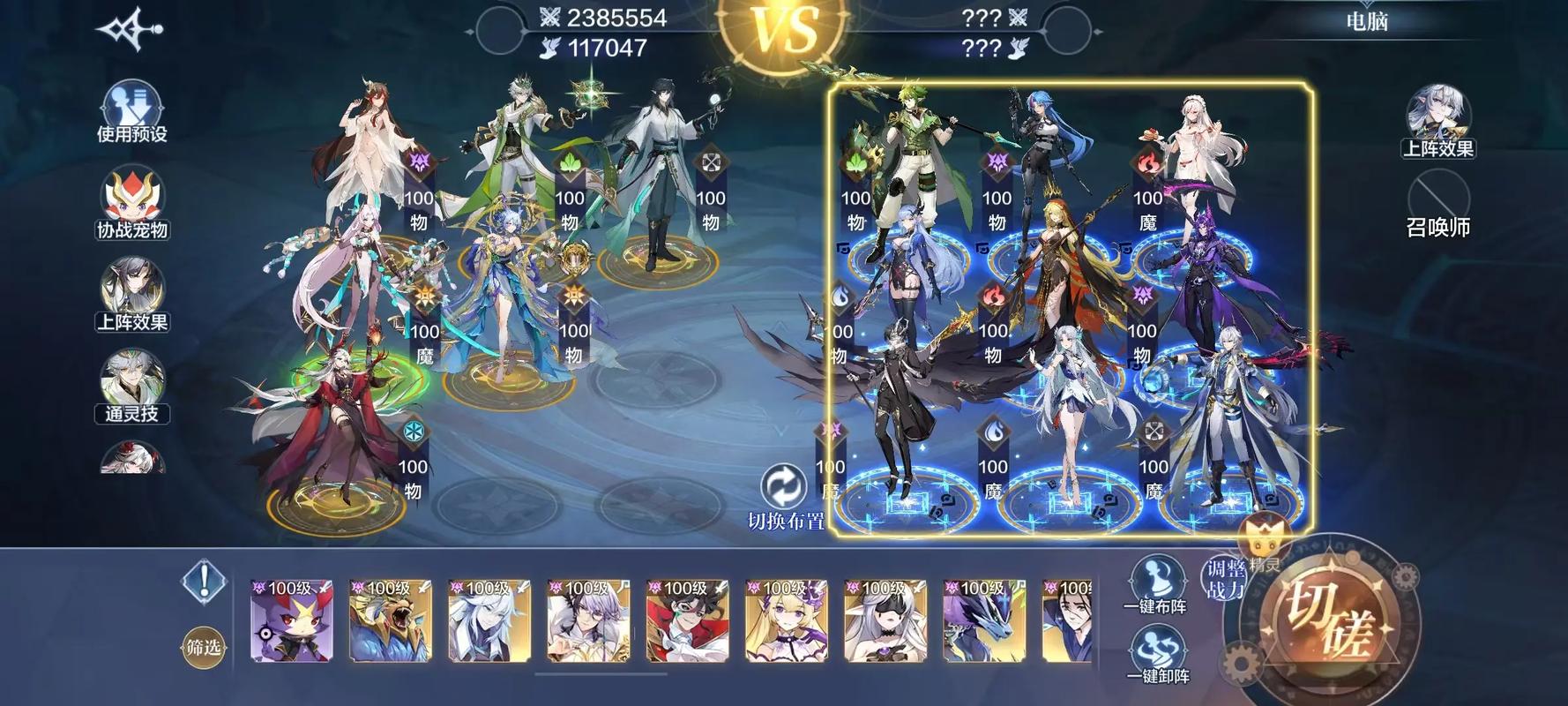
Task: Go back using the top-left arrow icon
Action: [130, 29]
